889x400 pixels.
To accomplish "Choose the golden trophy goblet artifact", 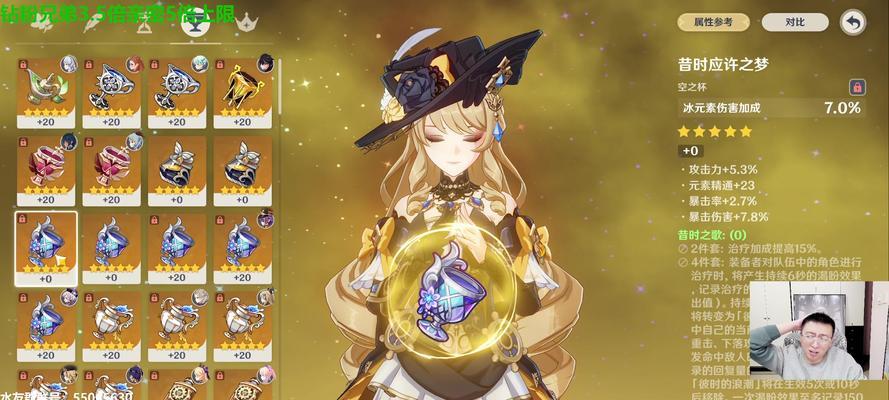I will click(x=242, y=88).
